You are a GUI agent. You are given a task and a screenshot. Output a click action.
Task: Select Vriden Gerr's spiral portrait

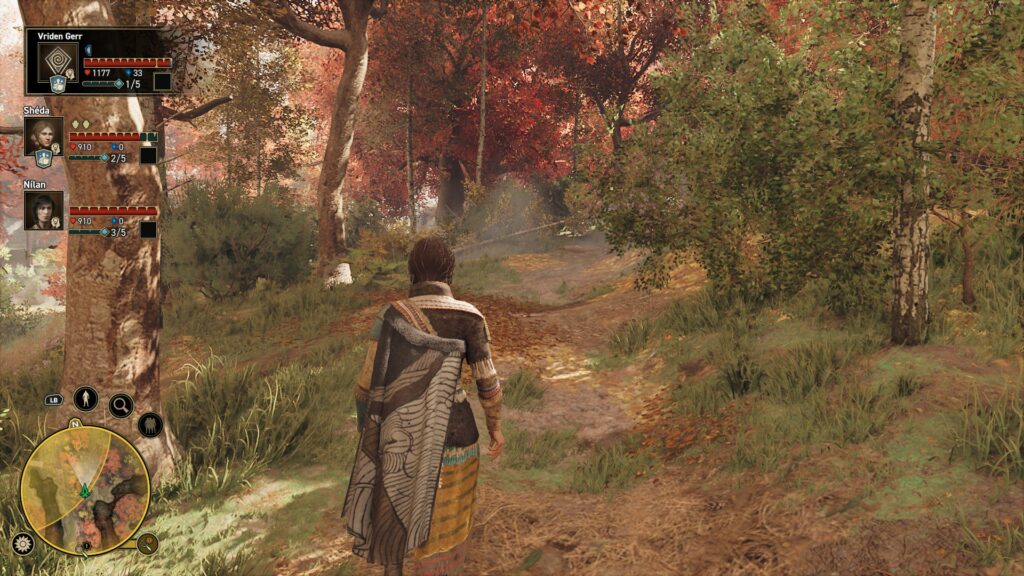(x=56, y=61)
